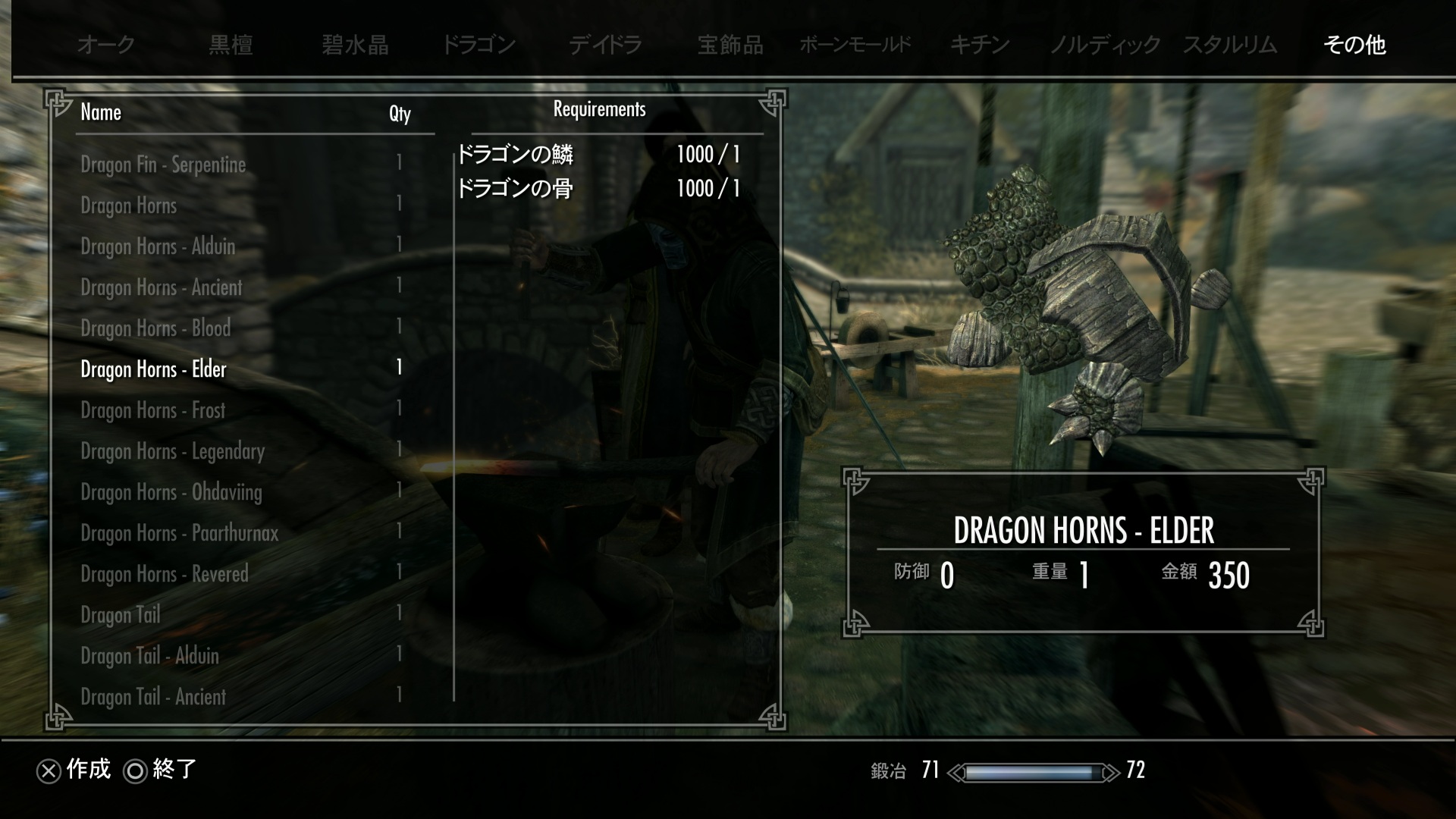This screenshot has height=819, width=1456.
Task: Choose Dragon Horns - Alduin recipe
Action: pyautogui.click(x=158, y=246)
